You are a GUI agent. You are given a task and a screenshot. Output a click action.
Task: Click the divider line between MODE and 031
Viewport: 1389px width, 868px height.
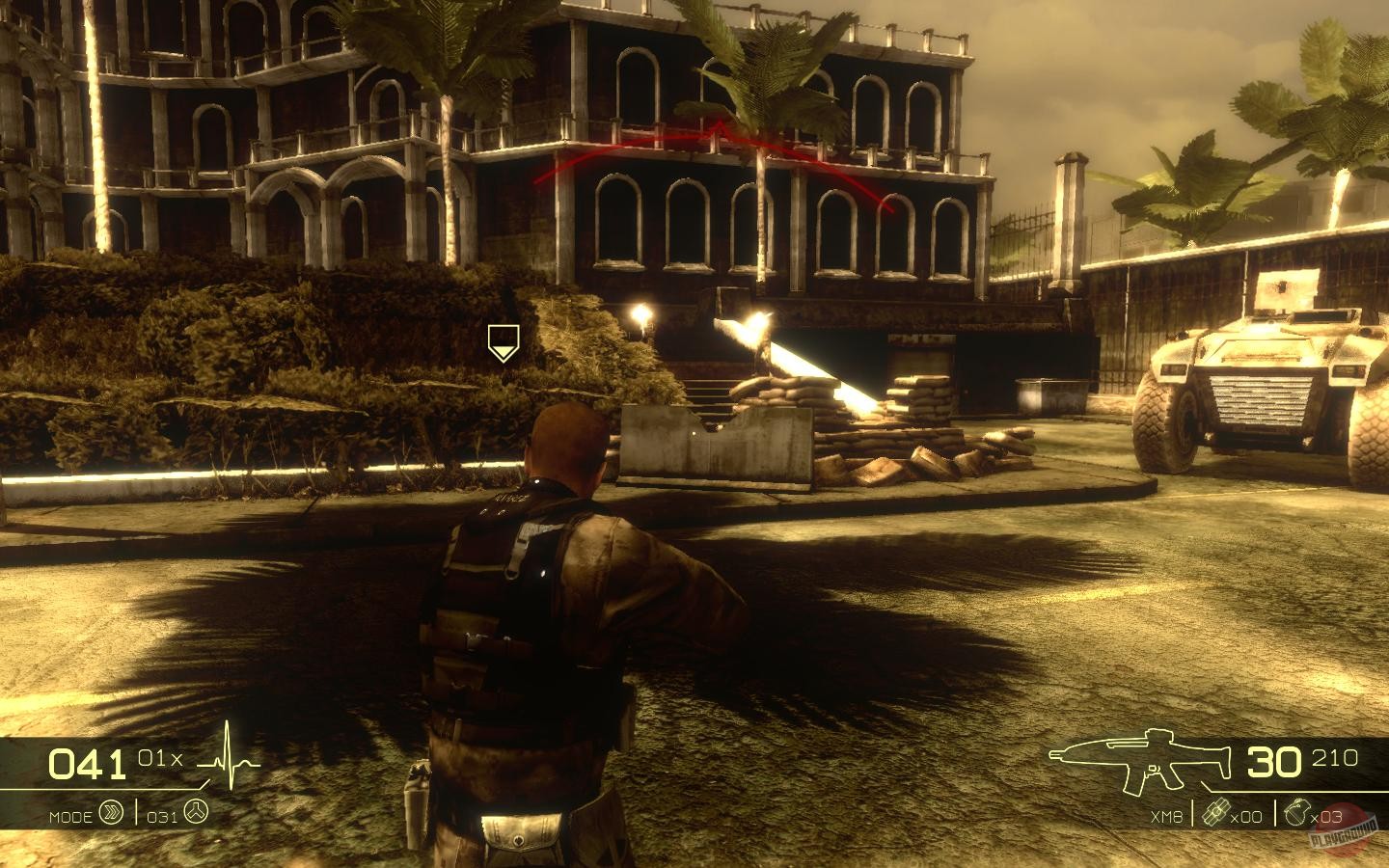click(136, 812)
